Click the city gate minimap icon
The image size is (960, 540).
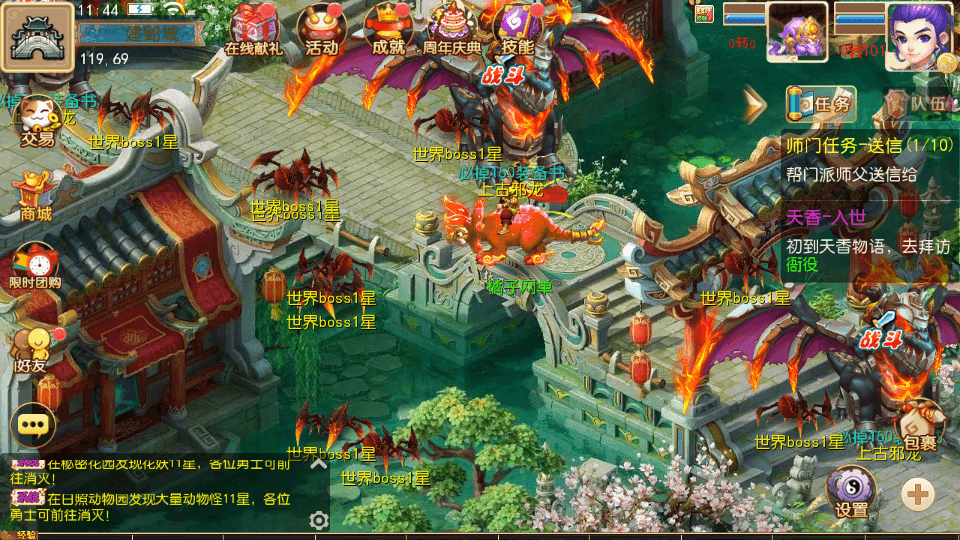[38, 36]
